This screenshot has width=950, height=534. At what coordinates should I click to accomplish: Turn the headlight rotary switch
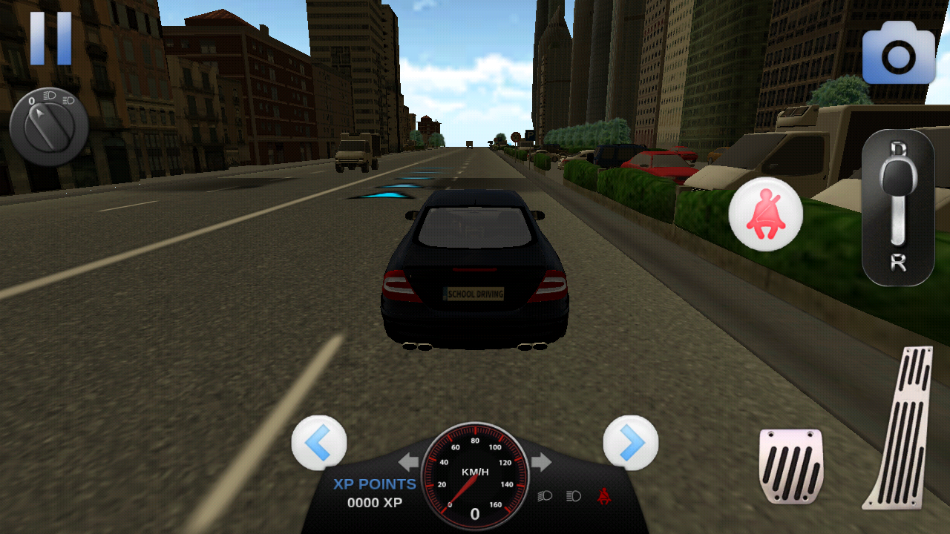48,127
